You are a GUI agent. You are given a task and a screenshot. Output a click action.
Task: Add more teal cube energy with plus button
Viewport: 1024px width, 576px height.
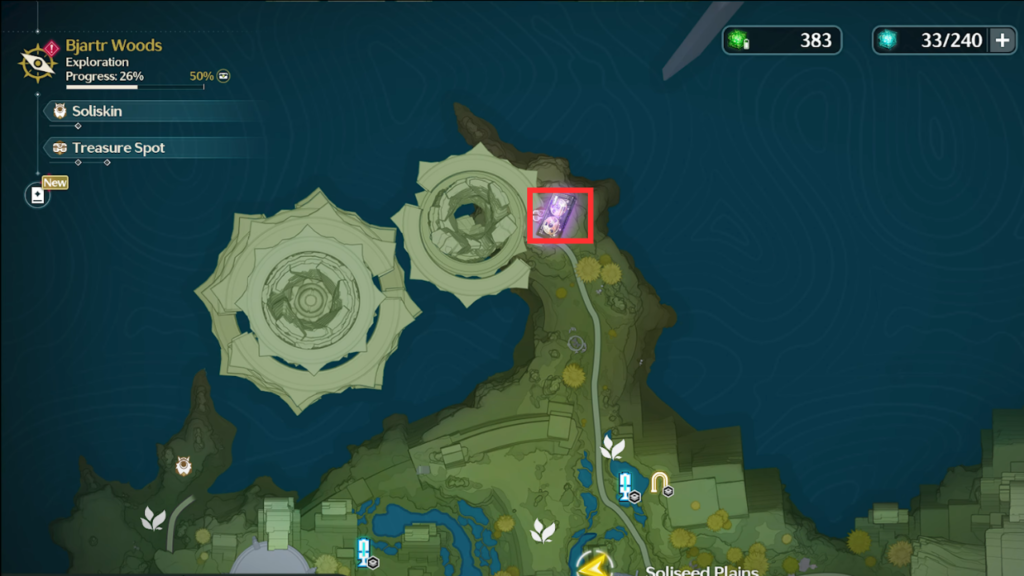pyautogui.click(x=1002, y=40)
